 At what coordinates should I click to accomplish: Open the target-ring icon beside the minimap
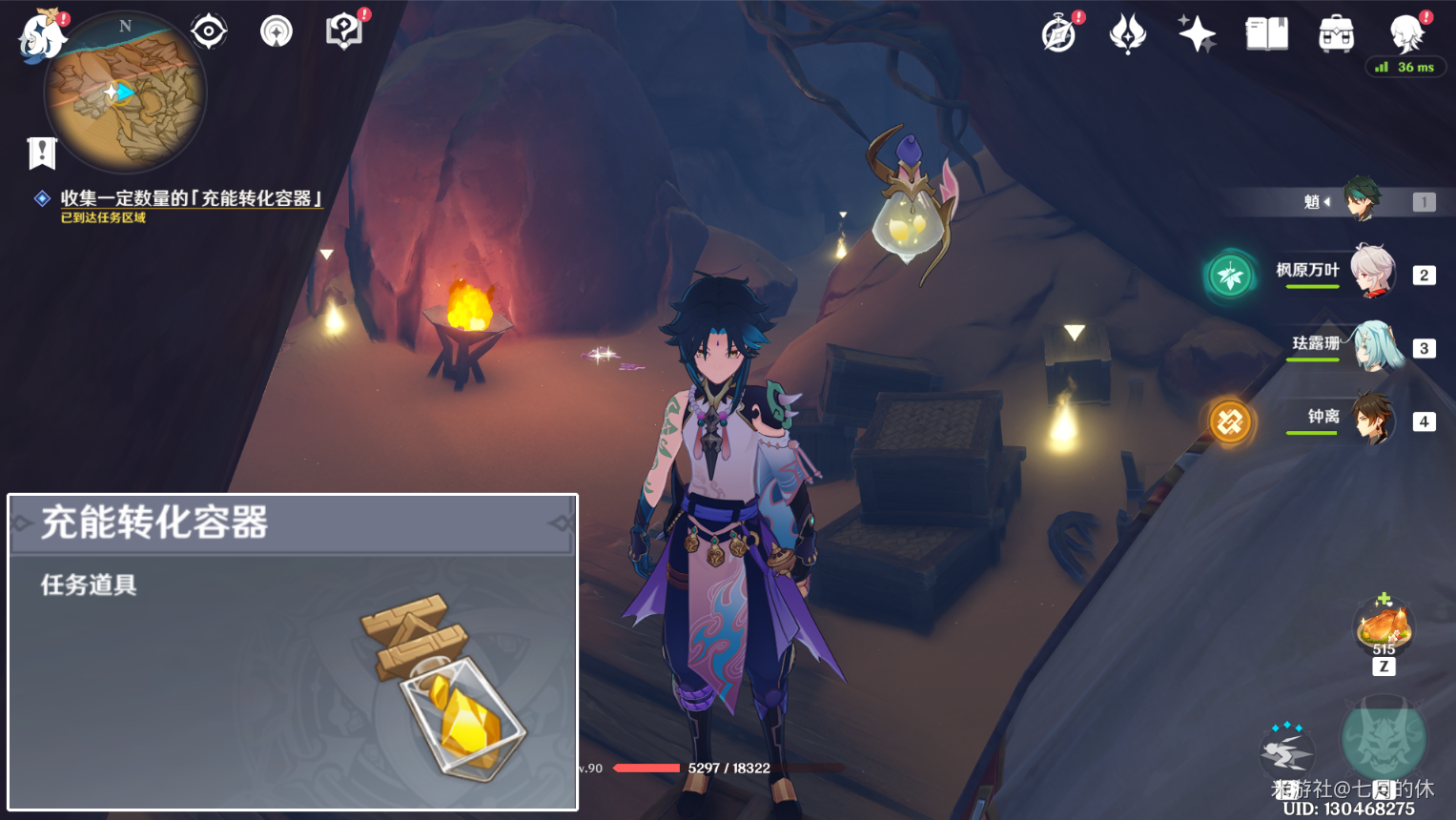pyautogui.click(x=208, y=31)
